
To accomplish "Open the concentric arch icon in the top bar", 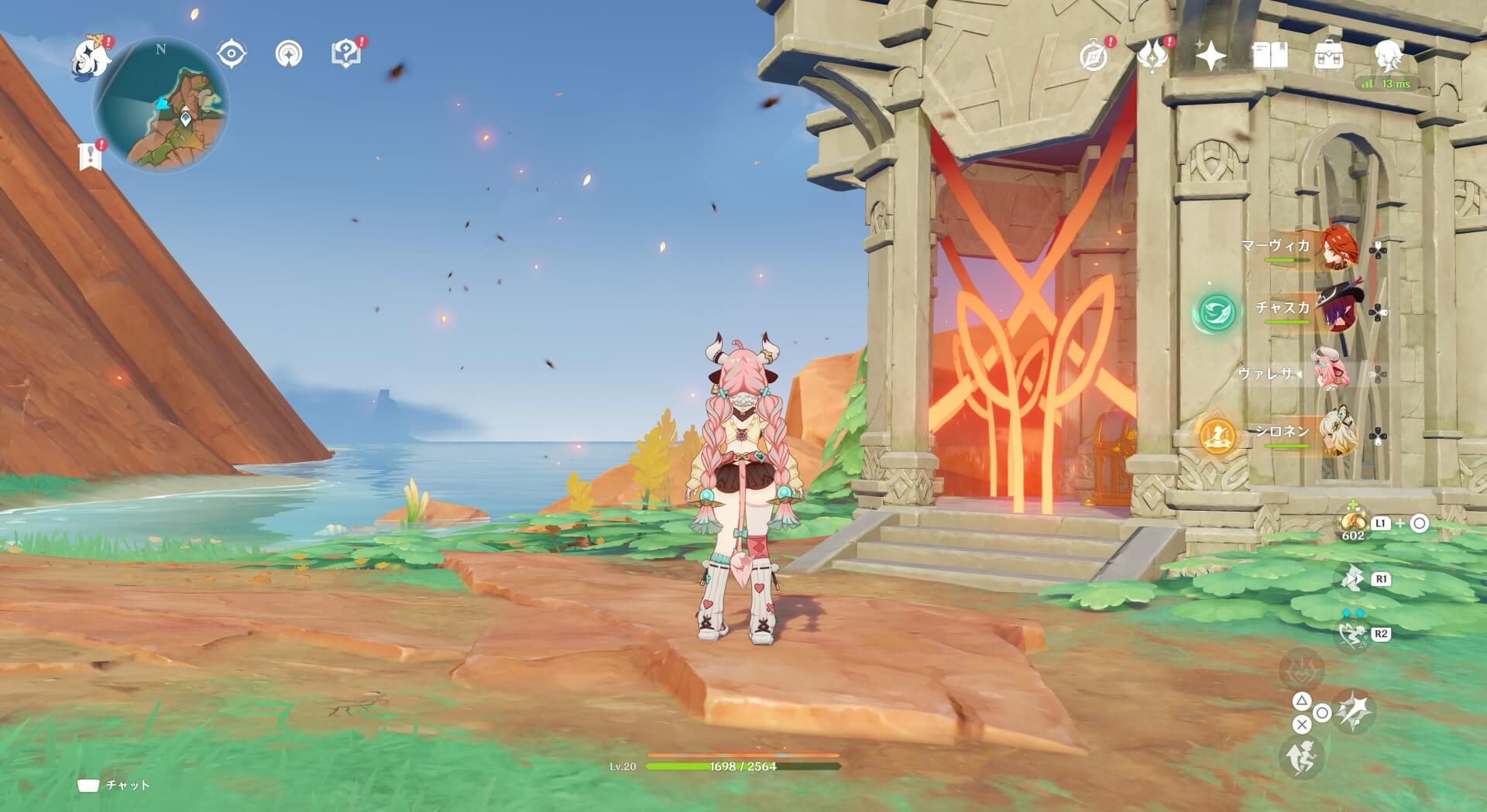I will click(289, 54).
